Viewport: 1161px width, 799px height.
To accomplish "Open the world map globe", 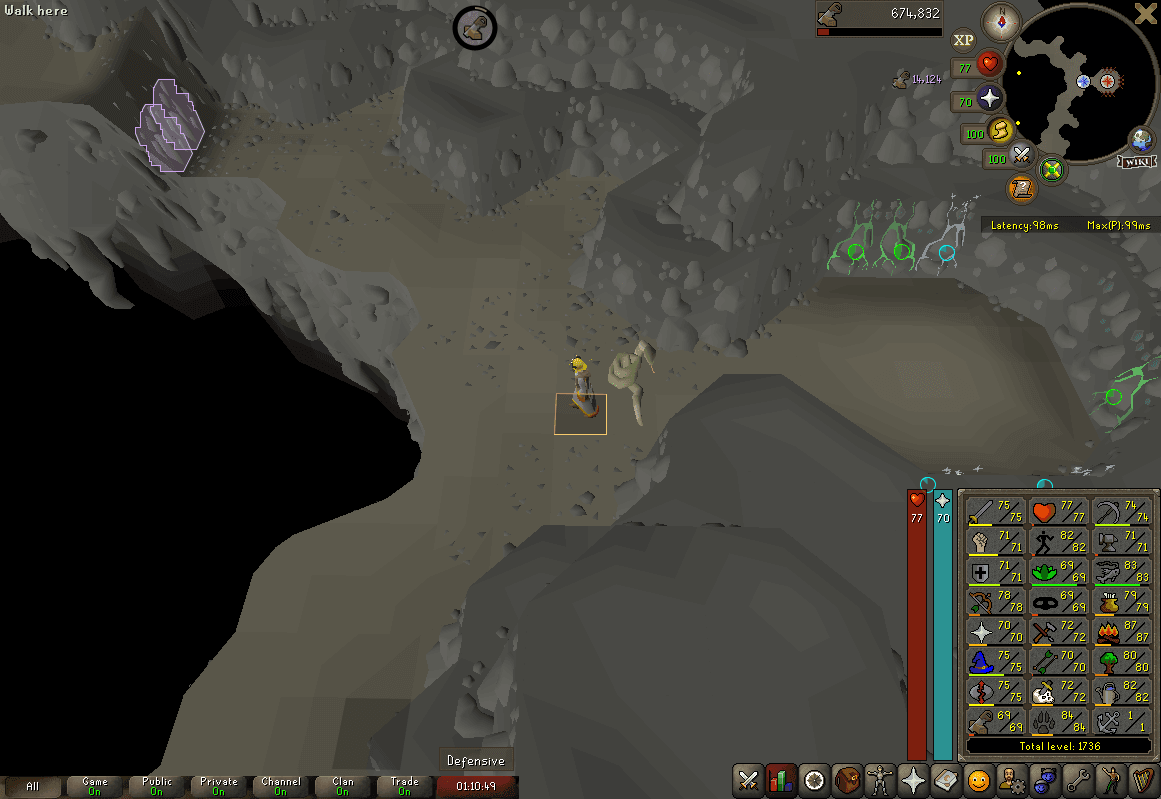I will pyautogui.click(x=1141, y=140).
